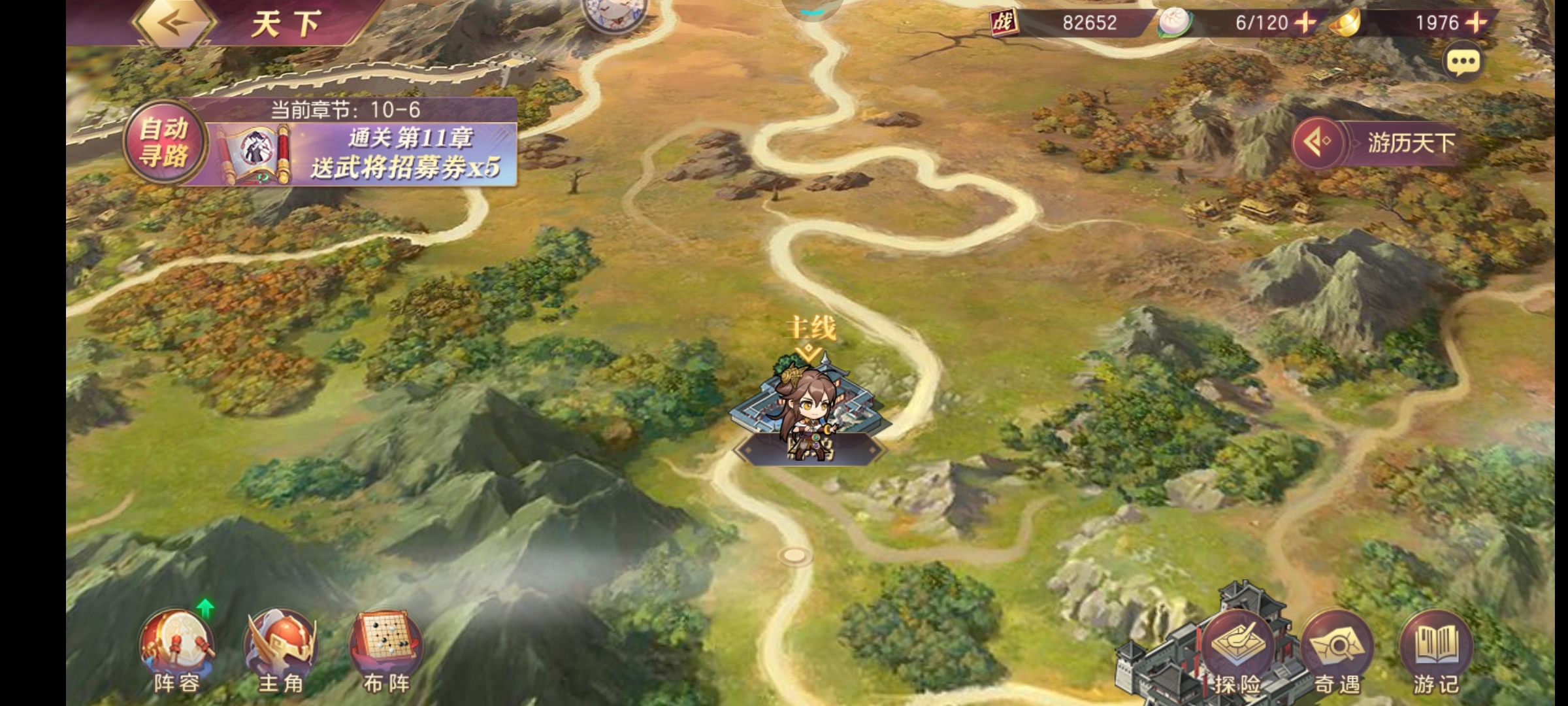Screen dimensions: 1568x706
Task: Add more stamina buns with the plus
Action: [x=1305, y=23]
